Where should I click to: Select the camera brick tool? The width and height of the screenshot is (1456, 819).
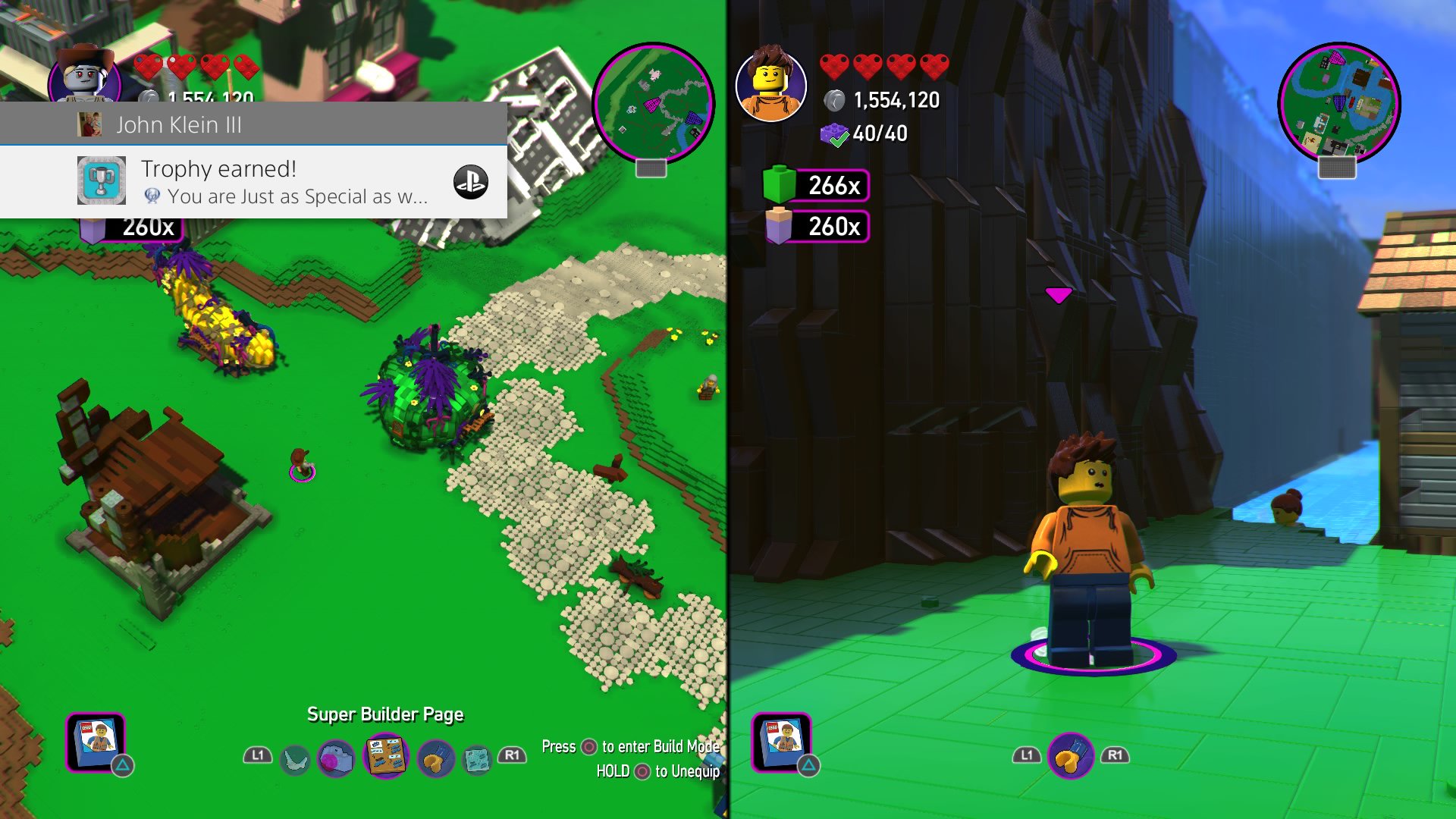(x=335, y=758)
